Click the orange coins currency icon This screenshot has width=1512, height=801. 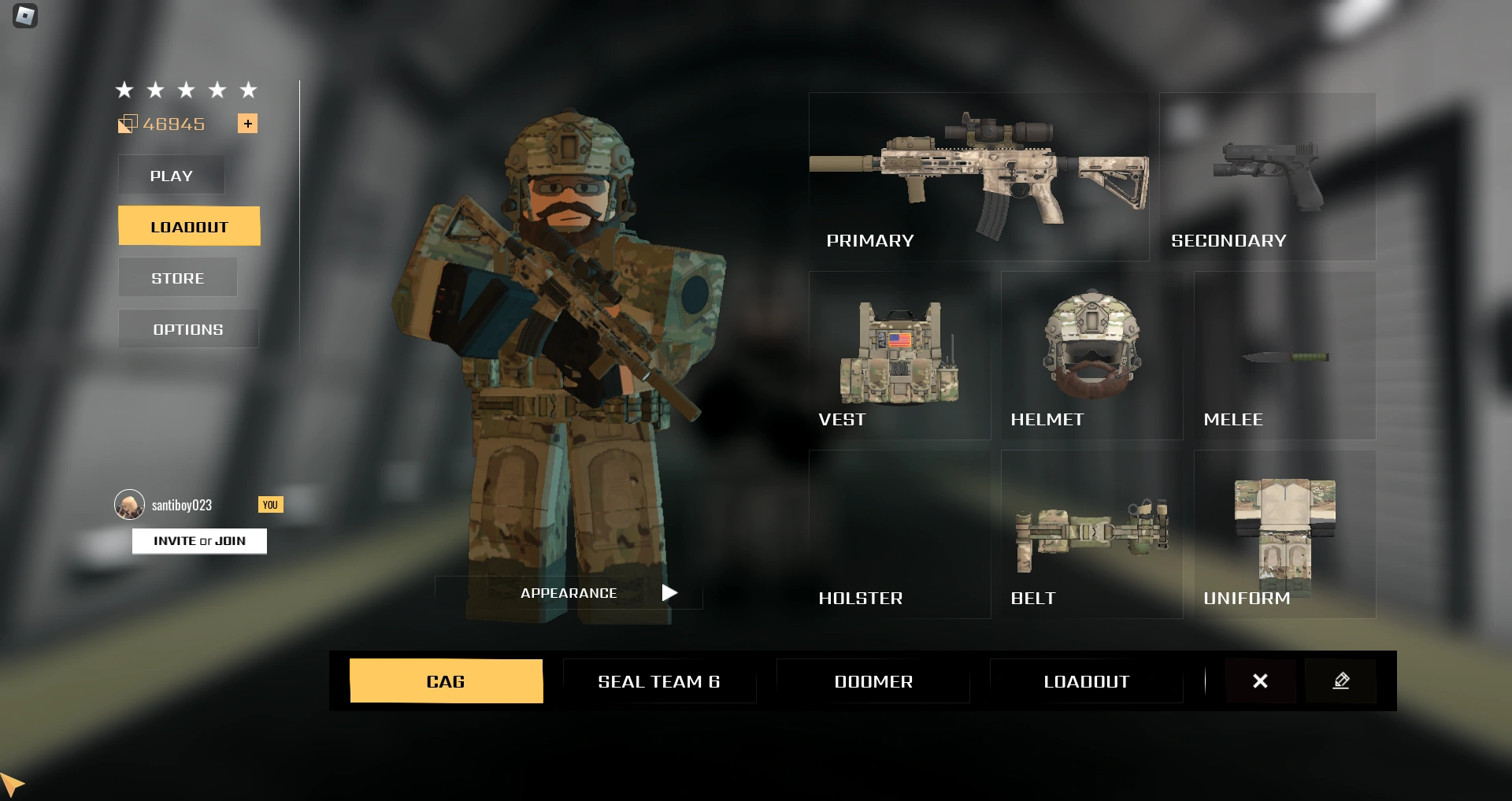(126, 123)
